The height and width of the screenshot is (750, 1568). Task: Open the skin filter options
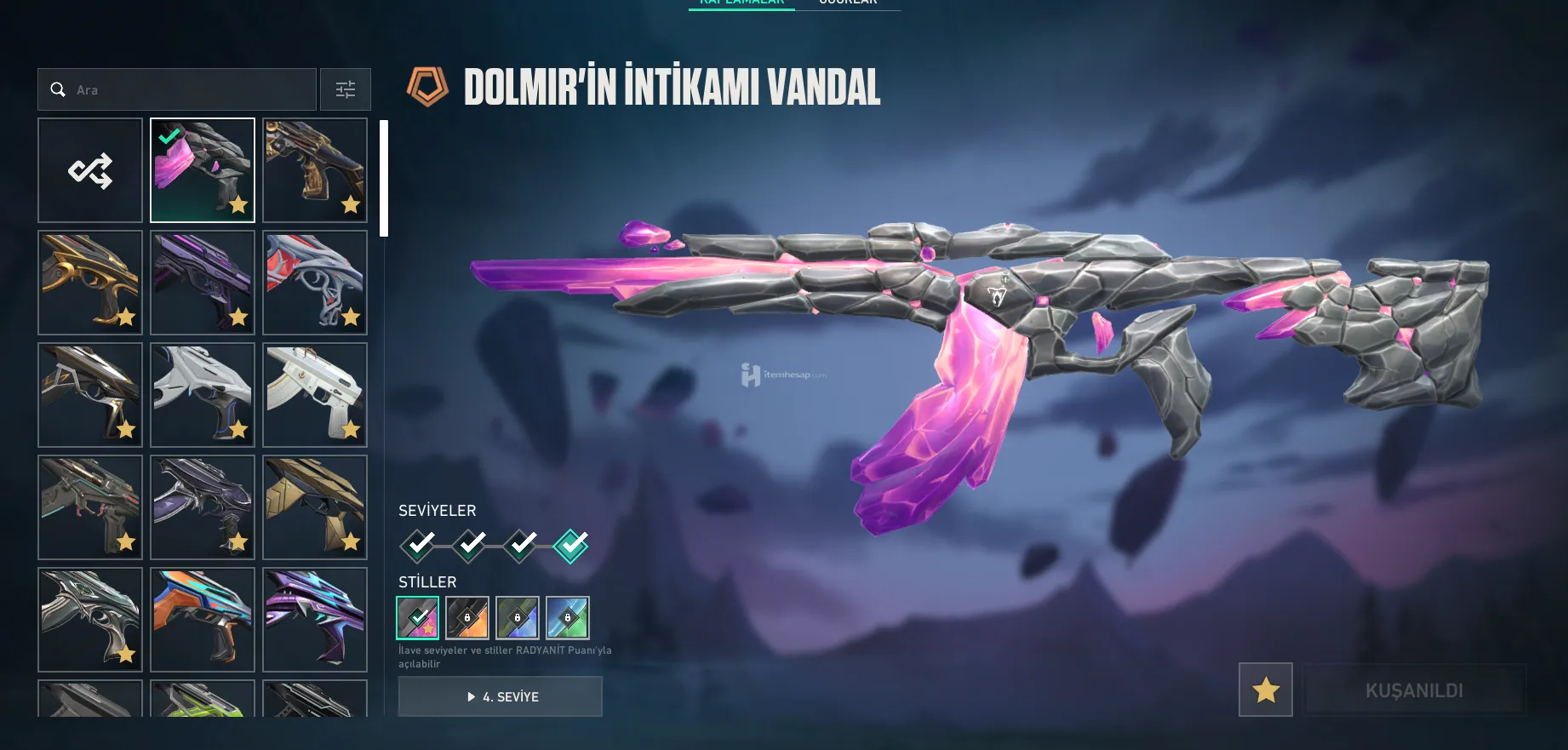(x=346, y=89)
